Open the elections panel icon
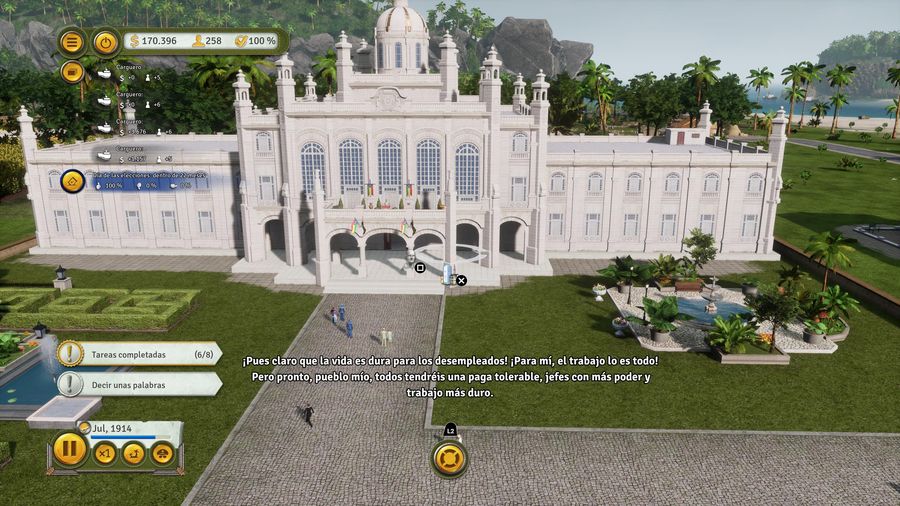Image resolution: width=900 pixels, height=506 pixels. pyautogui.click(x=72, y=181)
